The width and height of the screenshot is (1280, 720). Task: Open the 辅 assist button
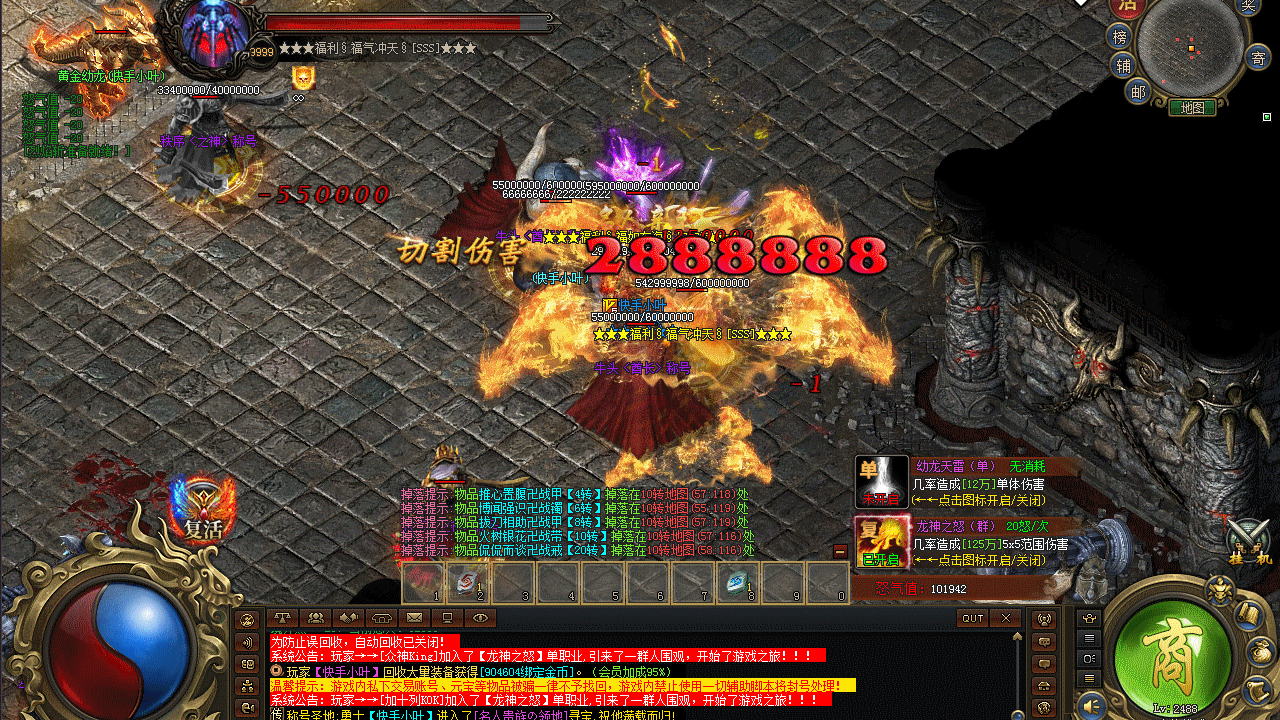[x=1124, y=66]
